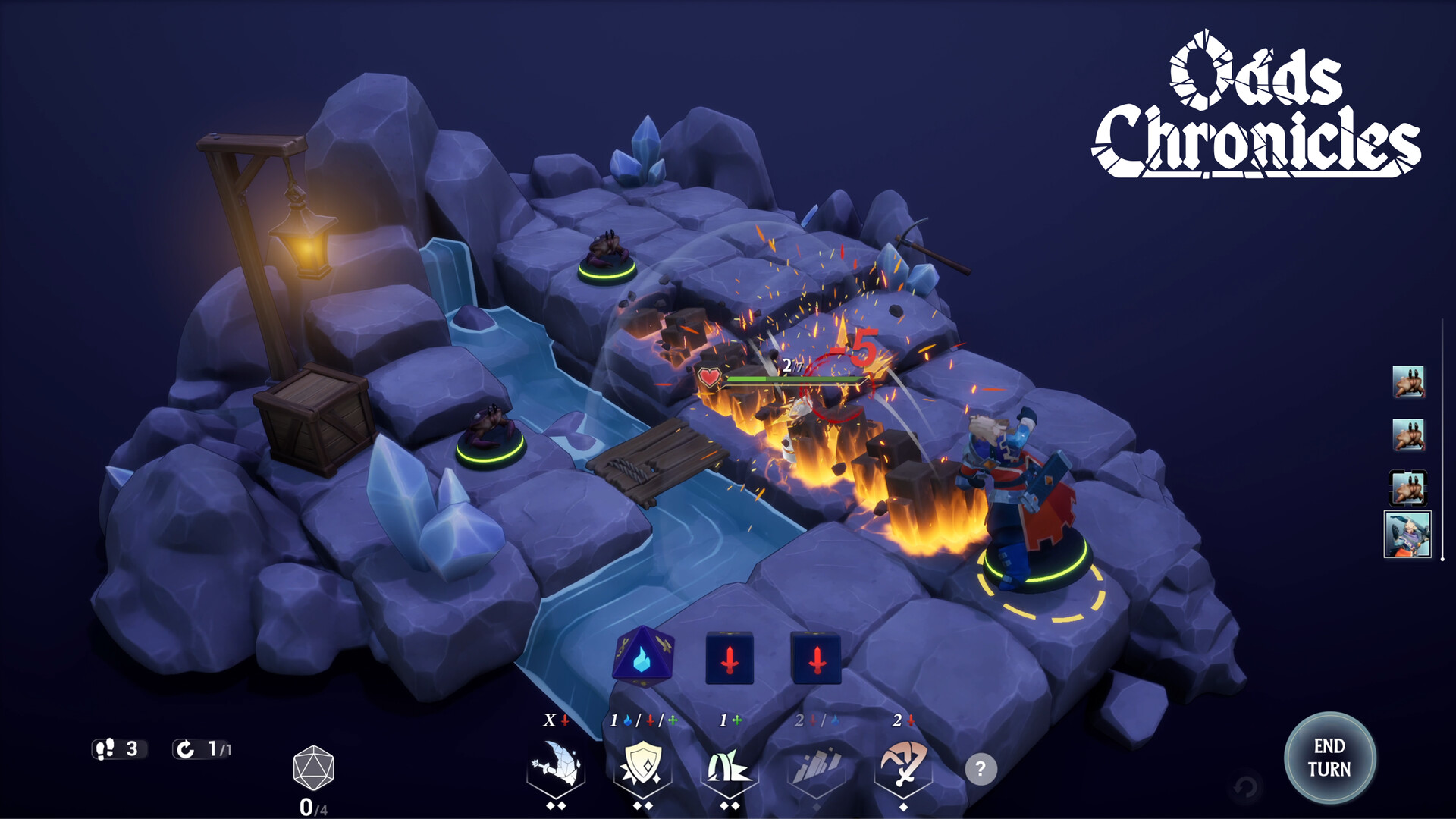
Task: Open the question mark help button
Action: (x=980, y=769)
